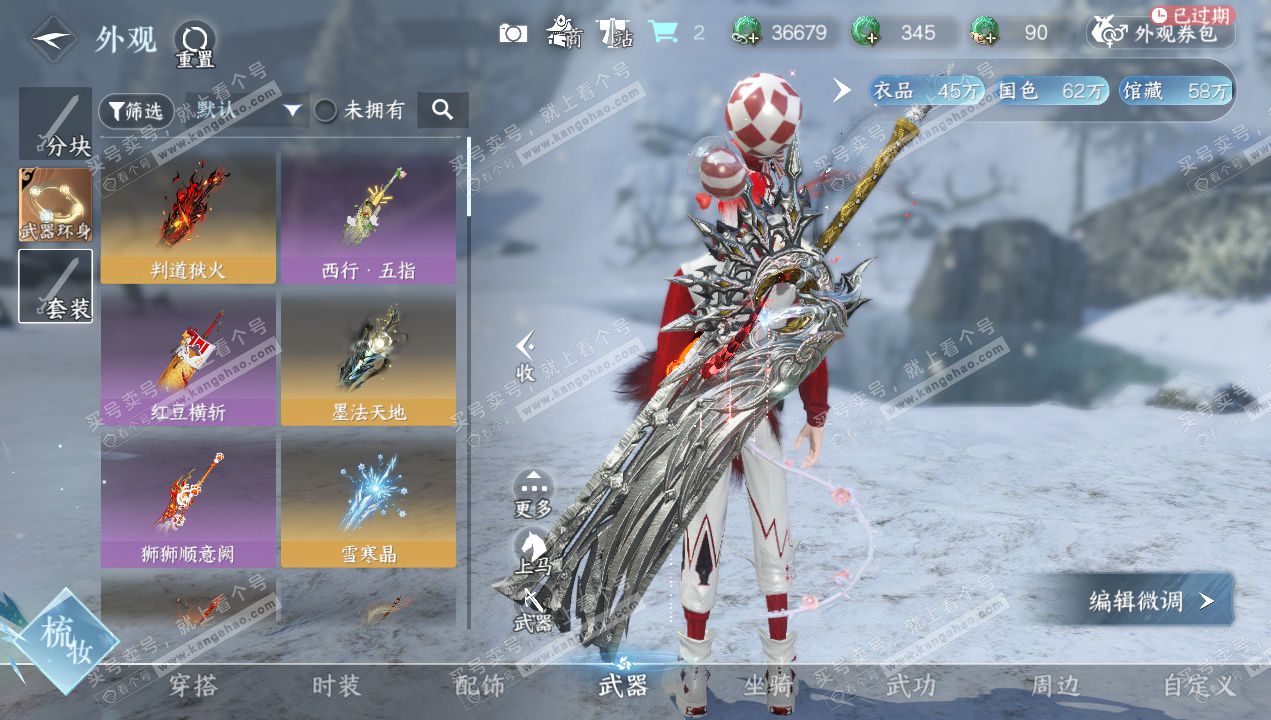
Task: Open the 筛选 filter options
Action: [x=136, y=111]
